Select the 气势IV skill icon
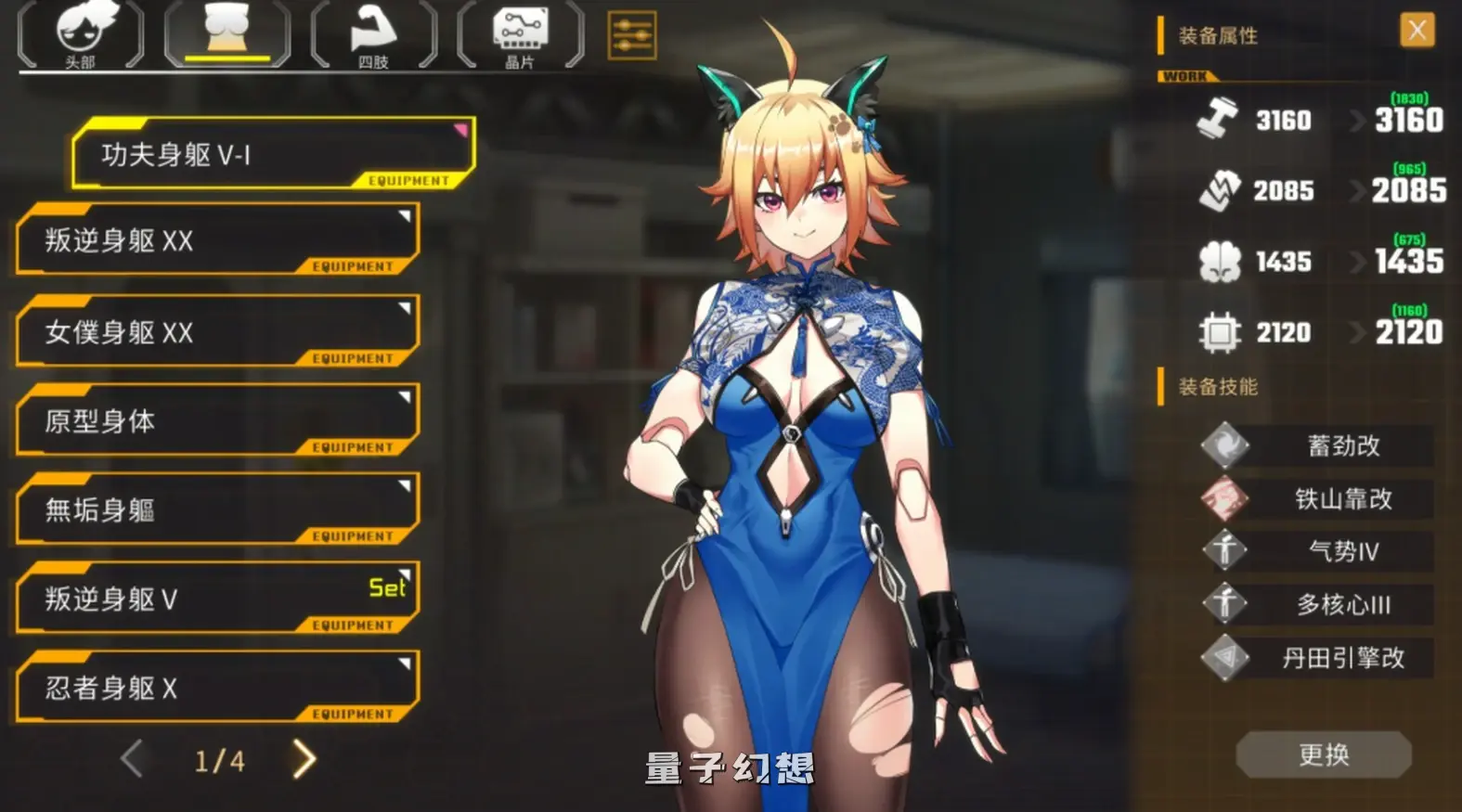 1225,550
